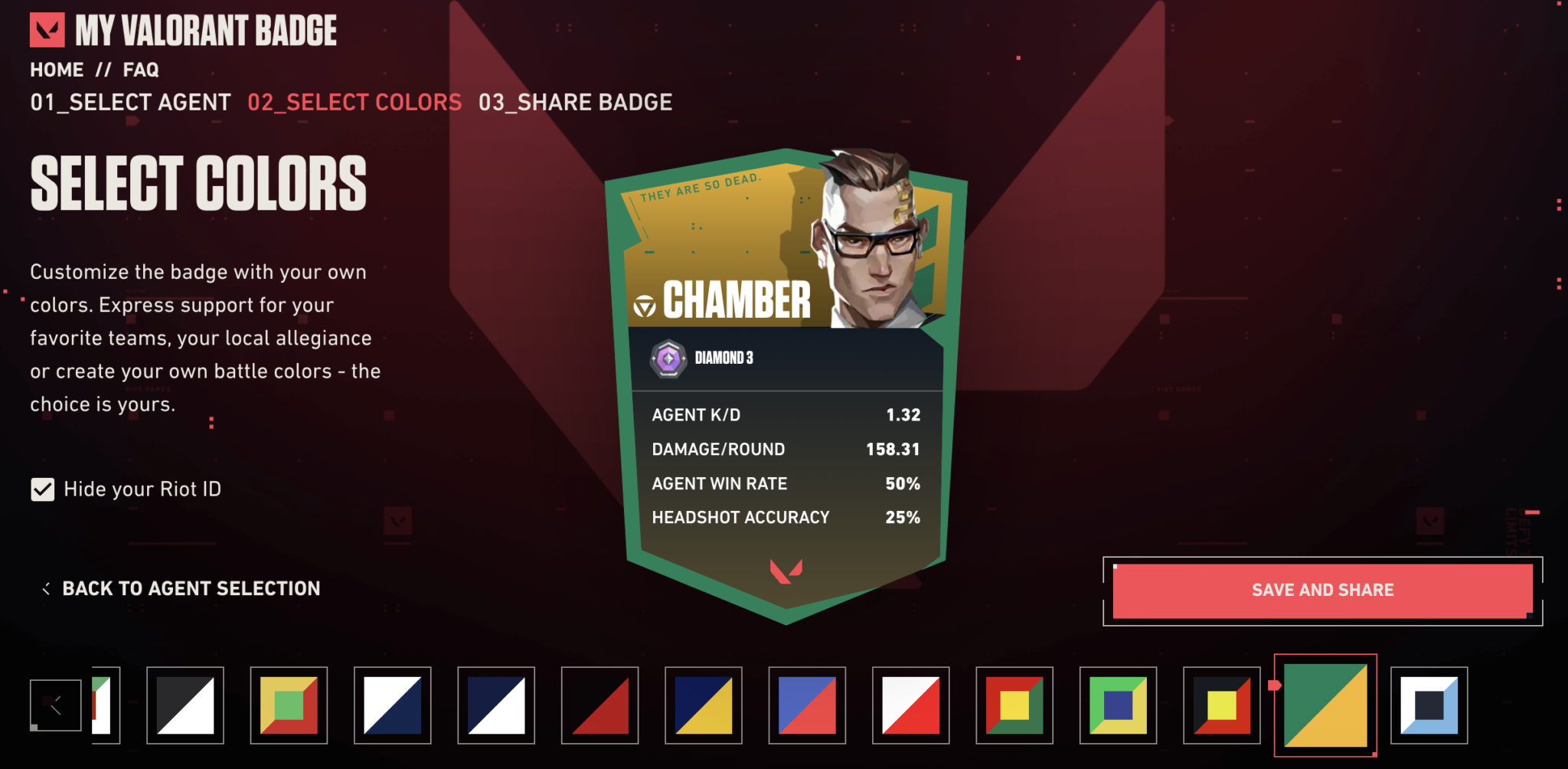Pick the yellow, red and green square swatch
The width and height of the screenshot is (1568, 769).
(x=289, y=705)
